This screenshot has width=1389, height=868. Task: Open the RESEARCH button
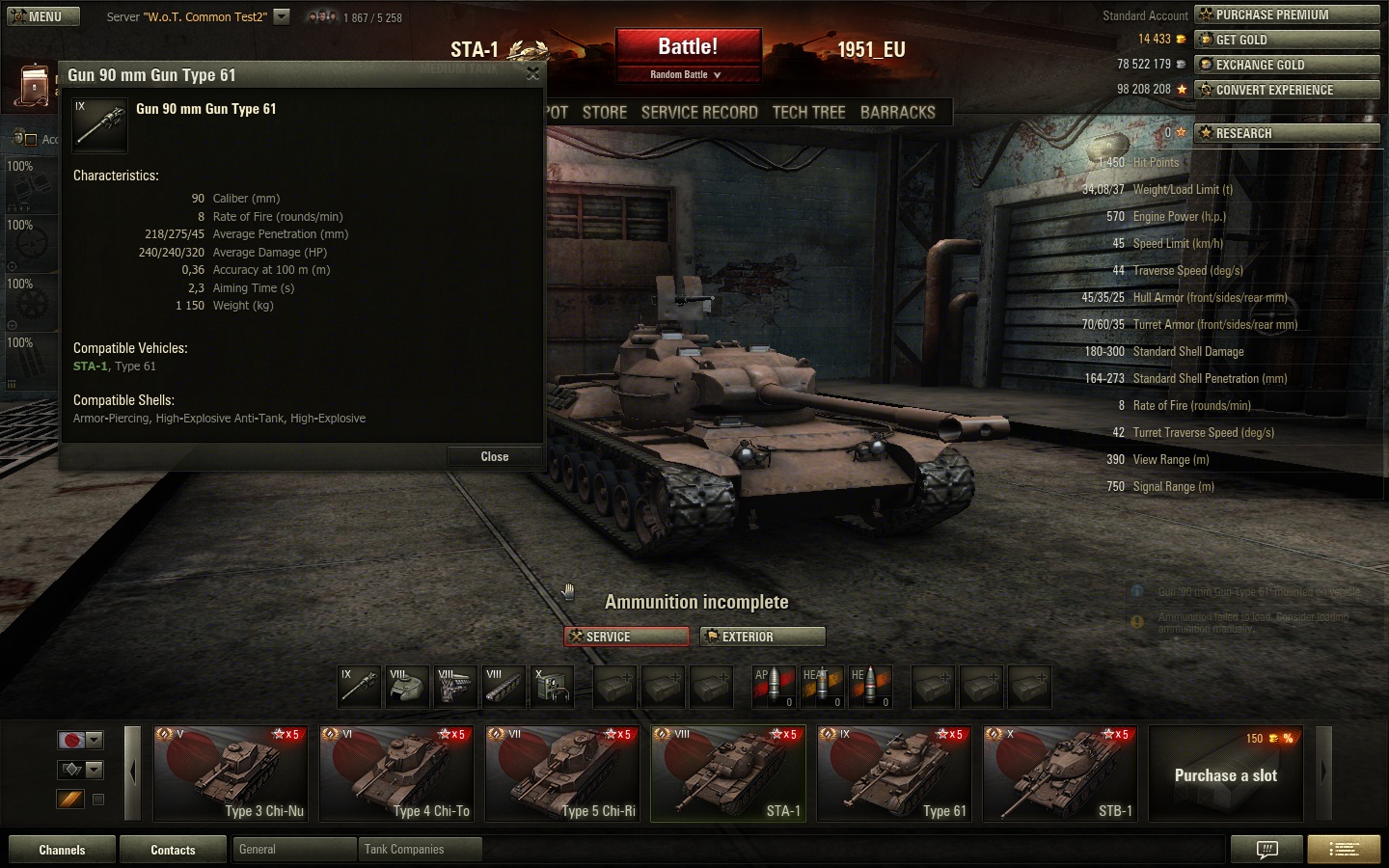tap(1286, 133)
